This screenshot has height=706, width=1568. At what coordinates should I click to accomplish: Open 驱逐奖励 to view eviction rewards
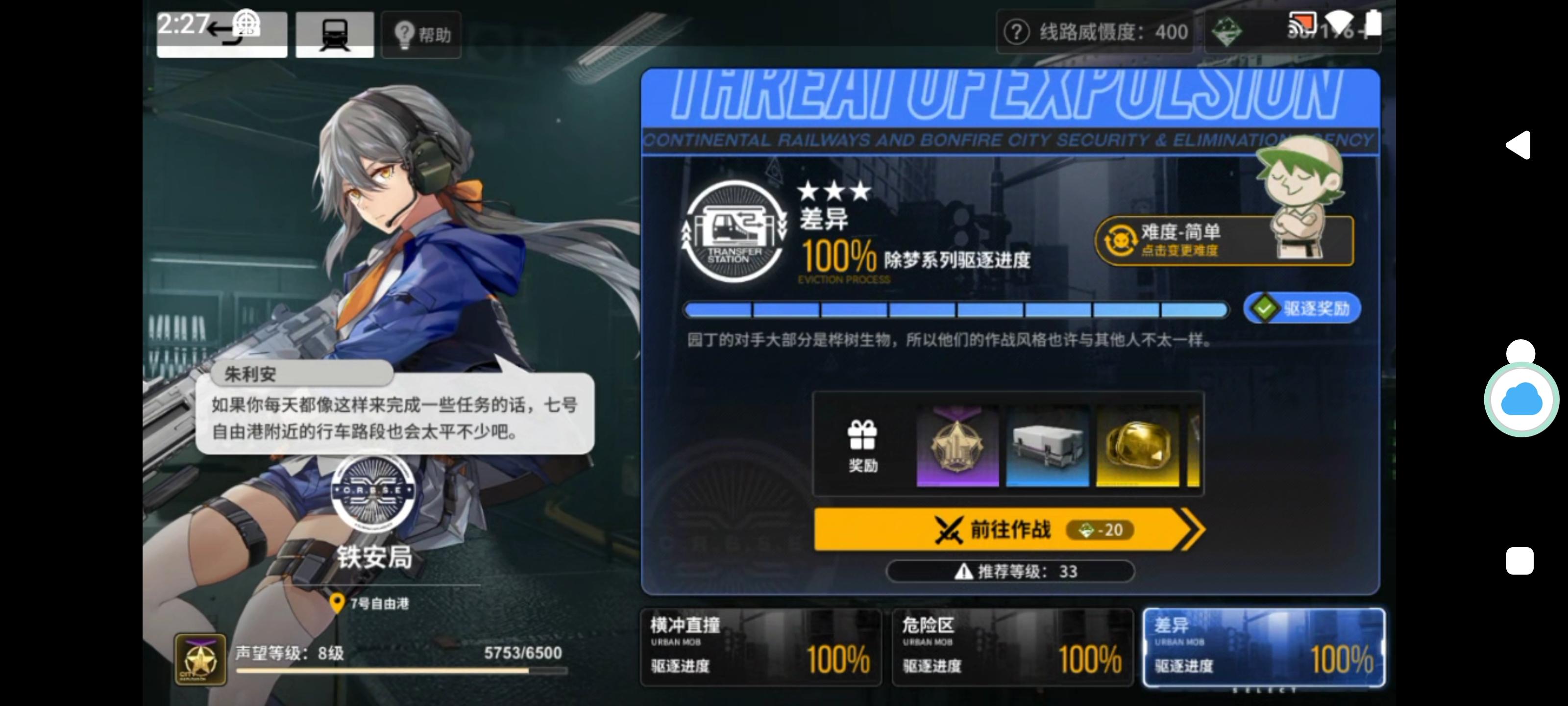click(1301, 308)
